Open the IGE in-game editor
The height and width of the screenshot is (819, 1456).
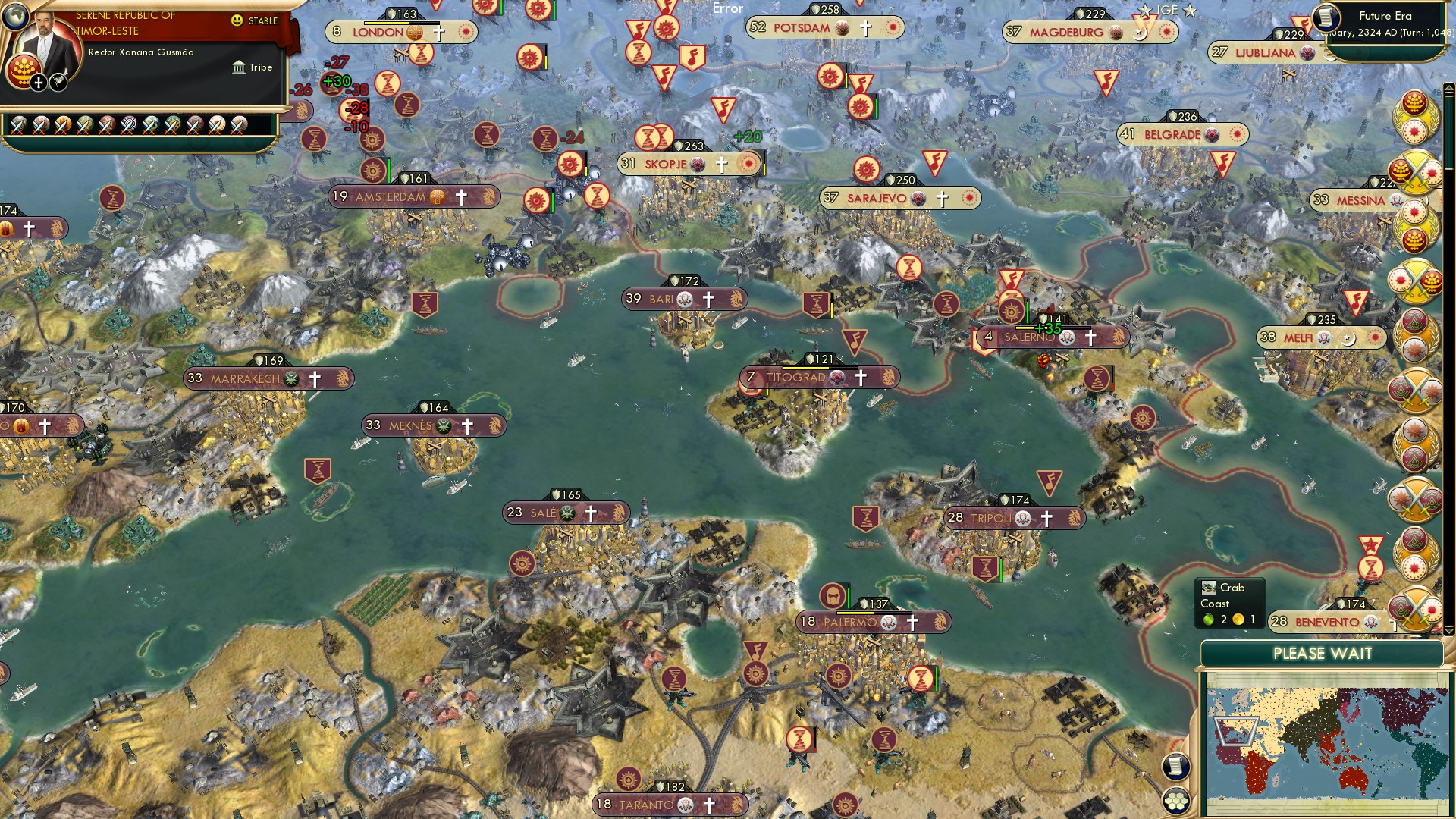click(x=1167, y=11)
